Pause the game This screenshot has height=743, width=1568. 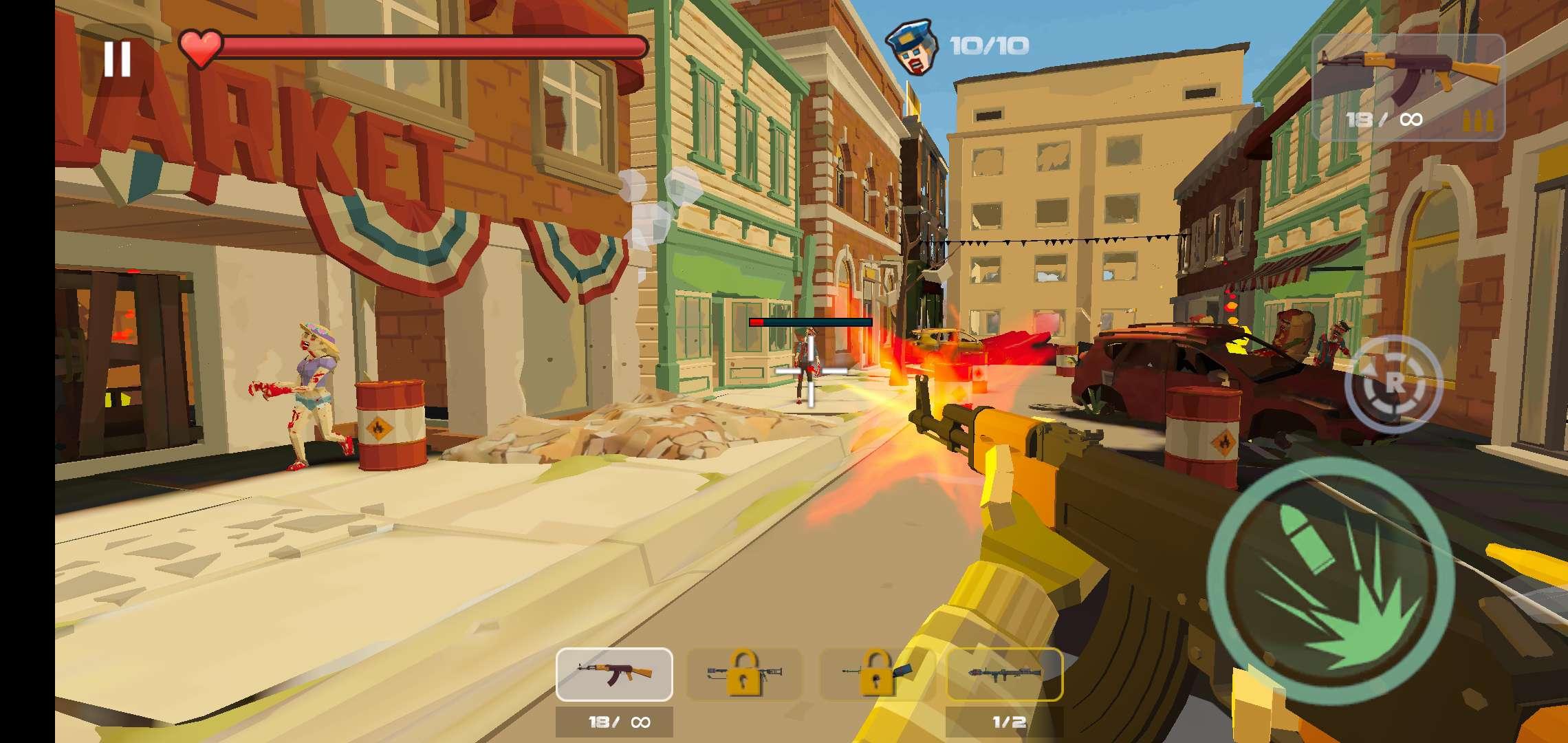118,58
